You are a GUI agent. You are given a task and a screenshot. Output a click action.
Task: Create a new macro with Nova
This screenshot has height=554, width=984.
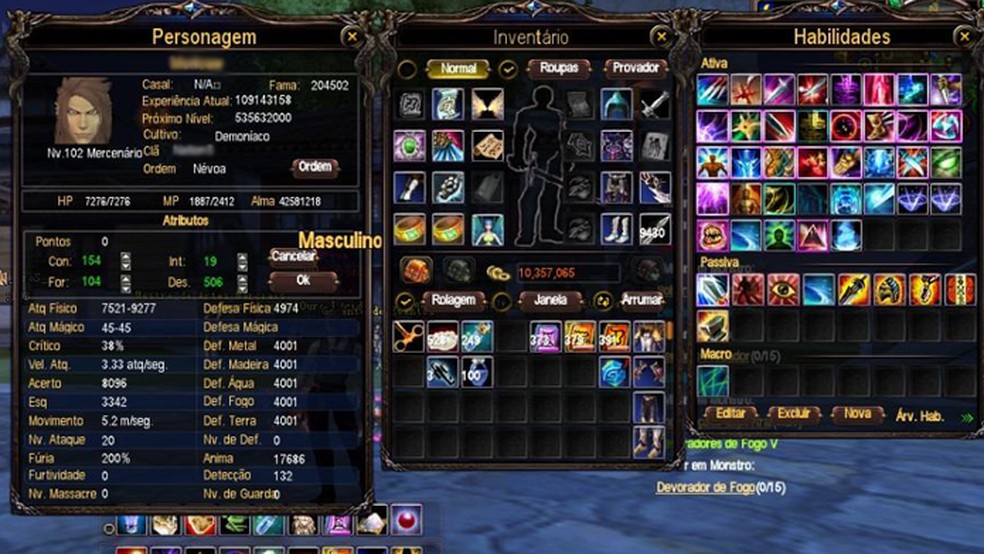pyautogui.click(x=857, y=413)
